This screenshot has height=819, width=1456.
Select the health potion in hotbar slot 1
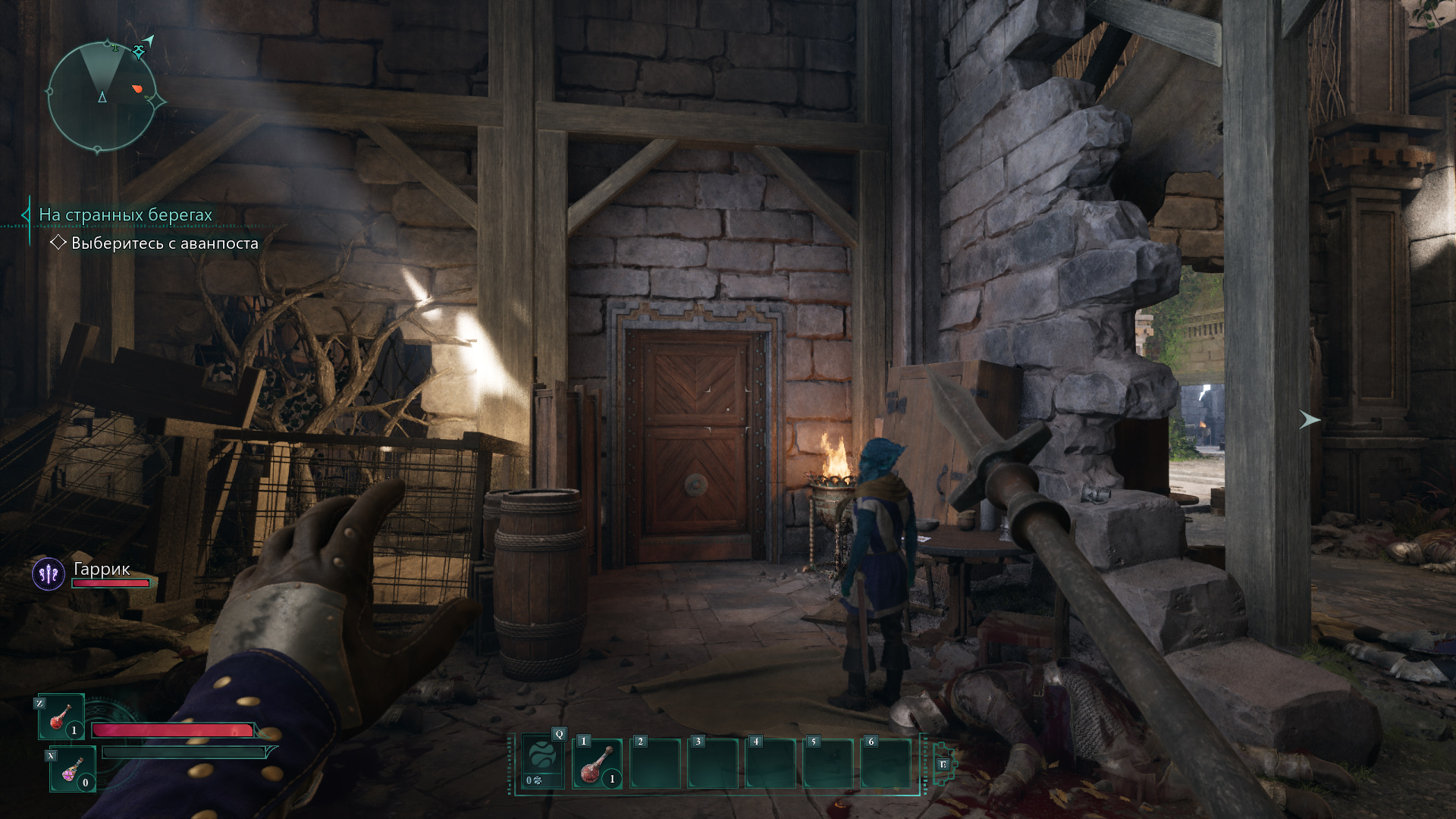[598, 764]
